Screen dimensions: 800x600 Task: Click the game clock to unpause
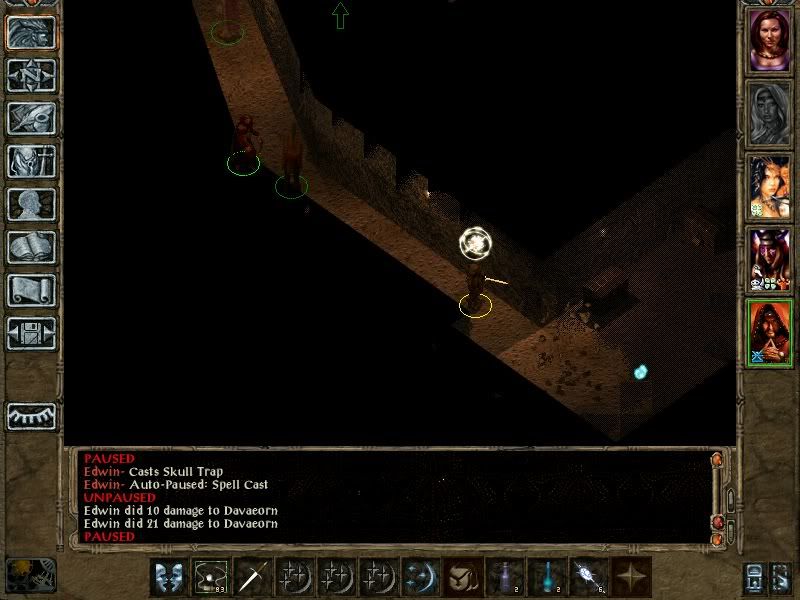click(30, 575)
